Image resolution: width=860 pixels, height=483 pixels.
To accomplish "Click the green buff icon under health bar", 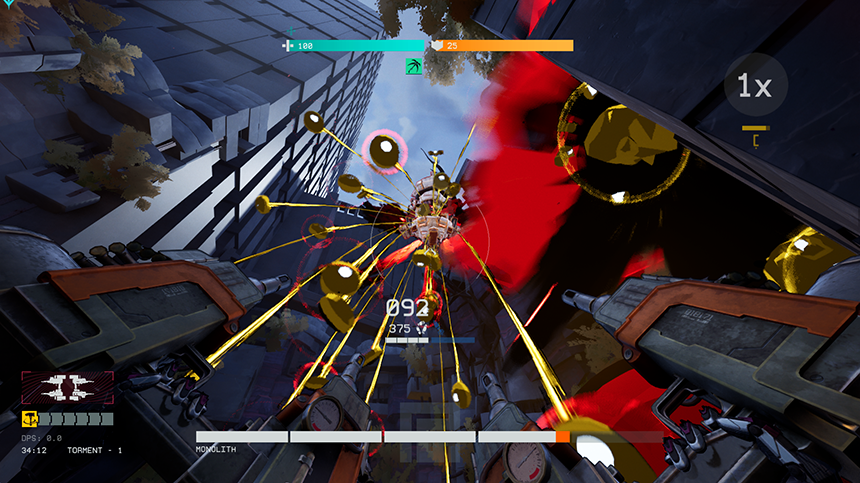I will [412, 67].
